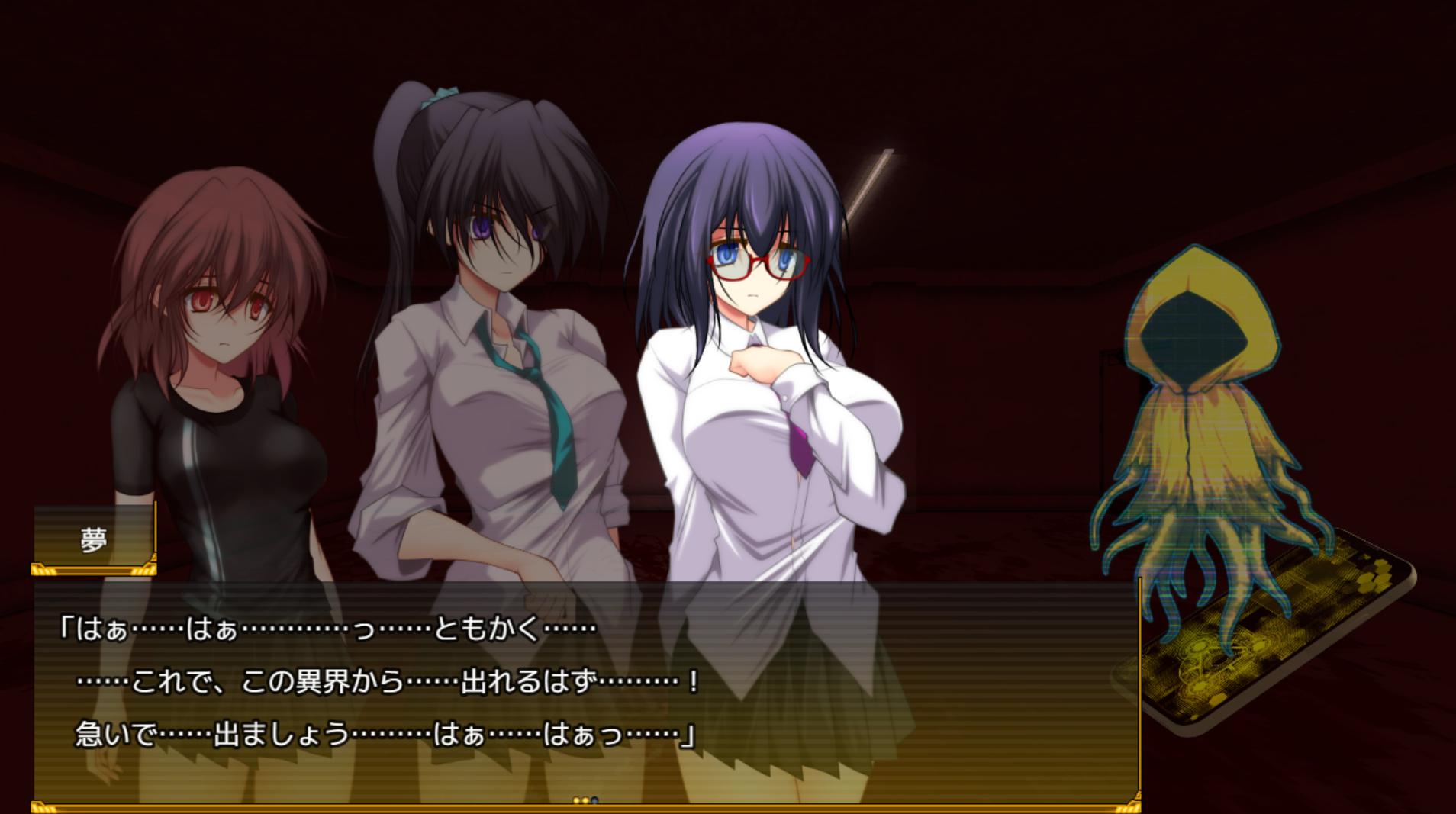Advance the dialogue text box
This screenshot has height=814, width=1456.
[586, 687]
